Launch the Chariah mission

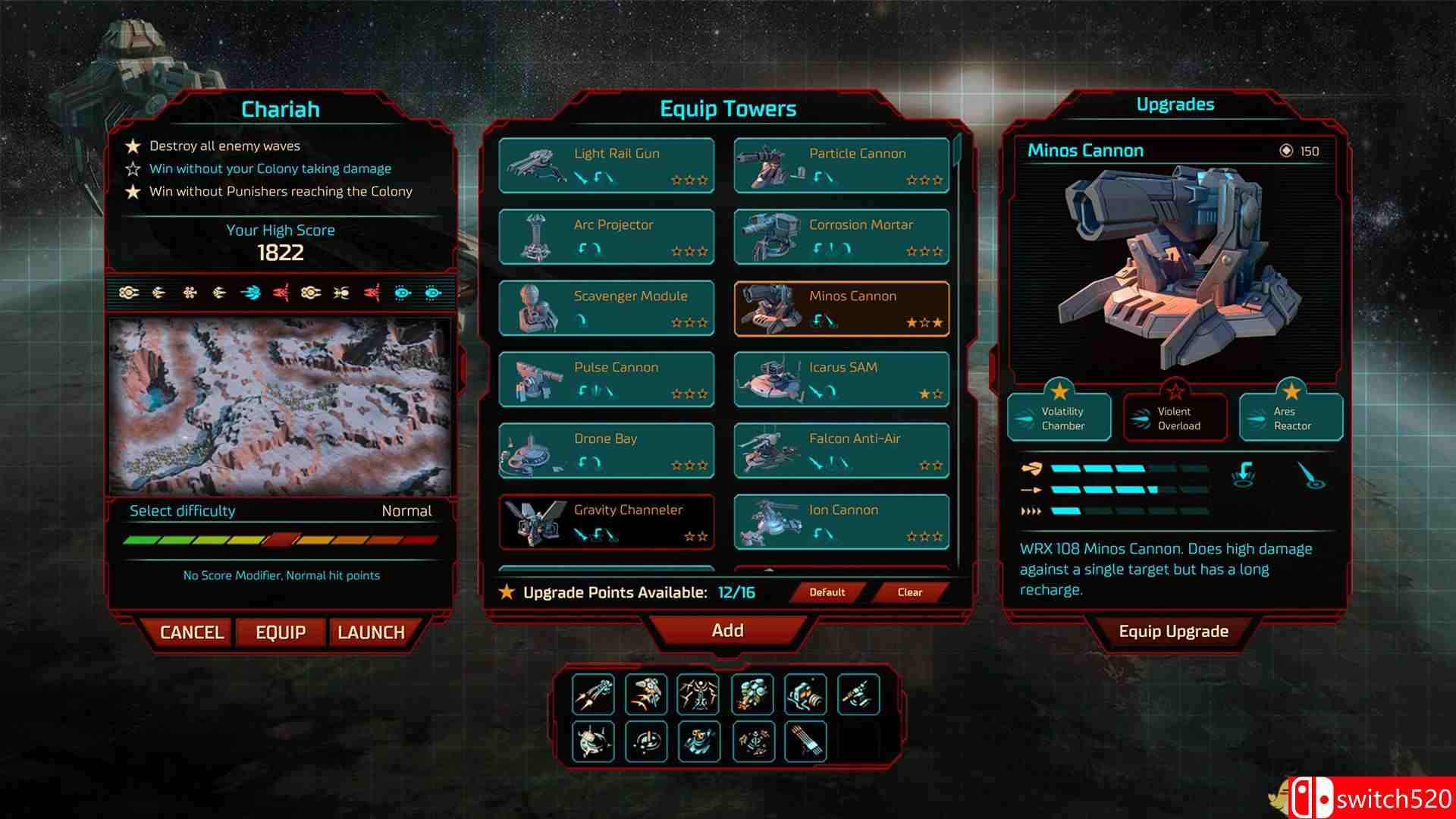371,632
